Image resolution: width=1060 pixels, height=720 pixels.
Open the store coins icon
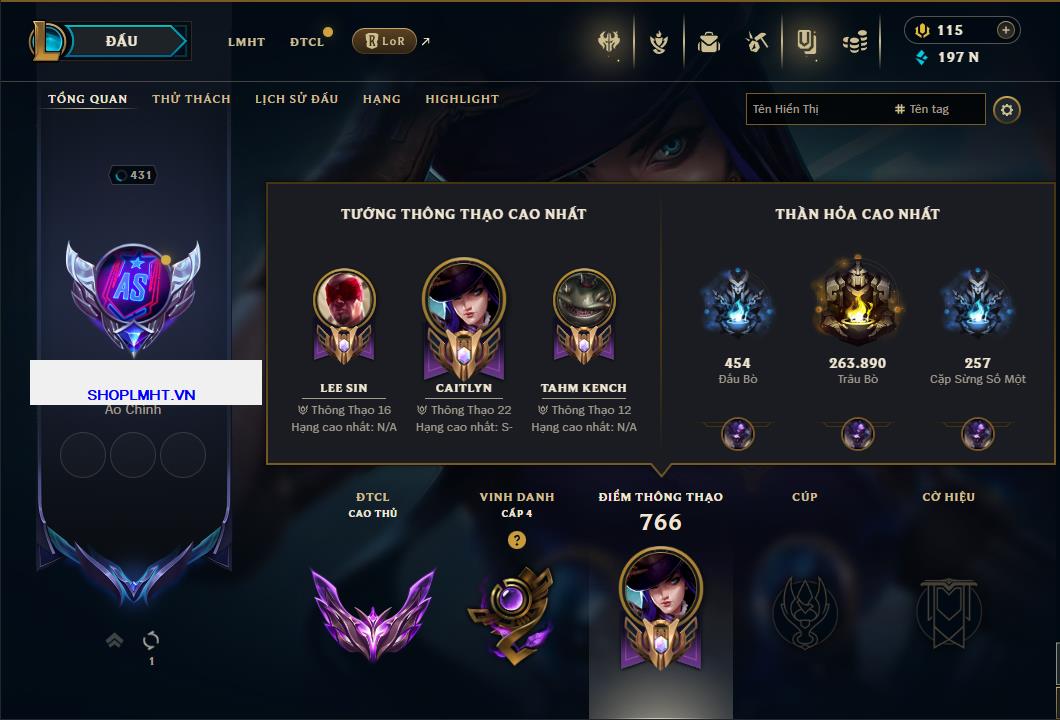(x=854, y=42)
